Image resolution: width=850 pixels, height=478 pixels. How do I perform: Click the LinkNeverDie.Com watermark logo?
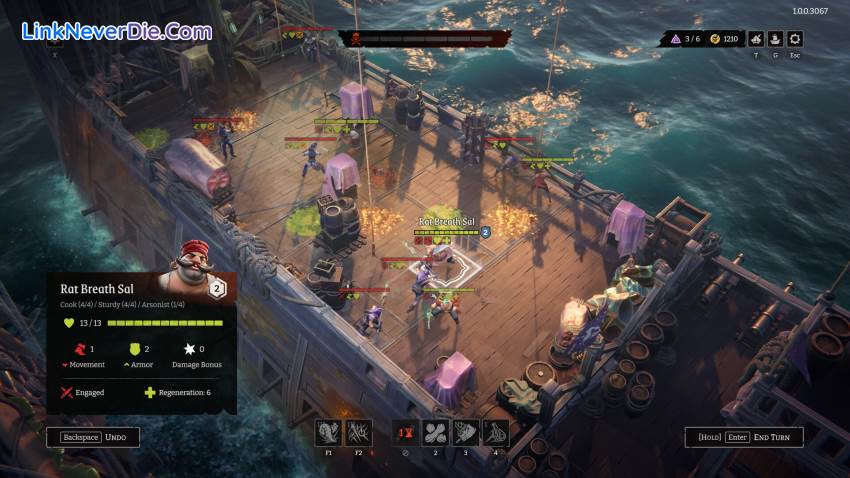point(116,32)
